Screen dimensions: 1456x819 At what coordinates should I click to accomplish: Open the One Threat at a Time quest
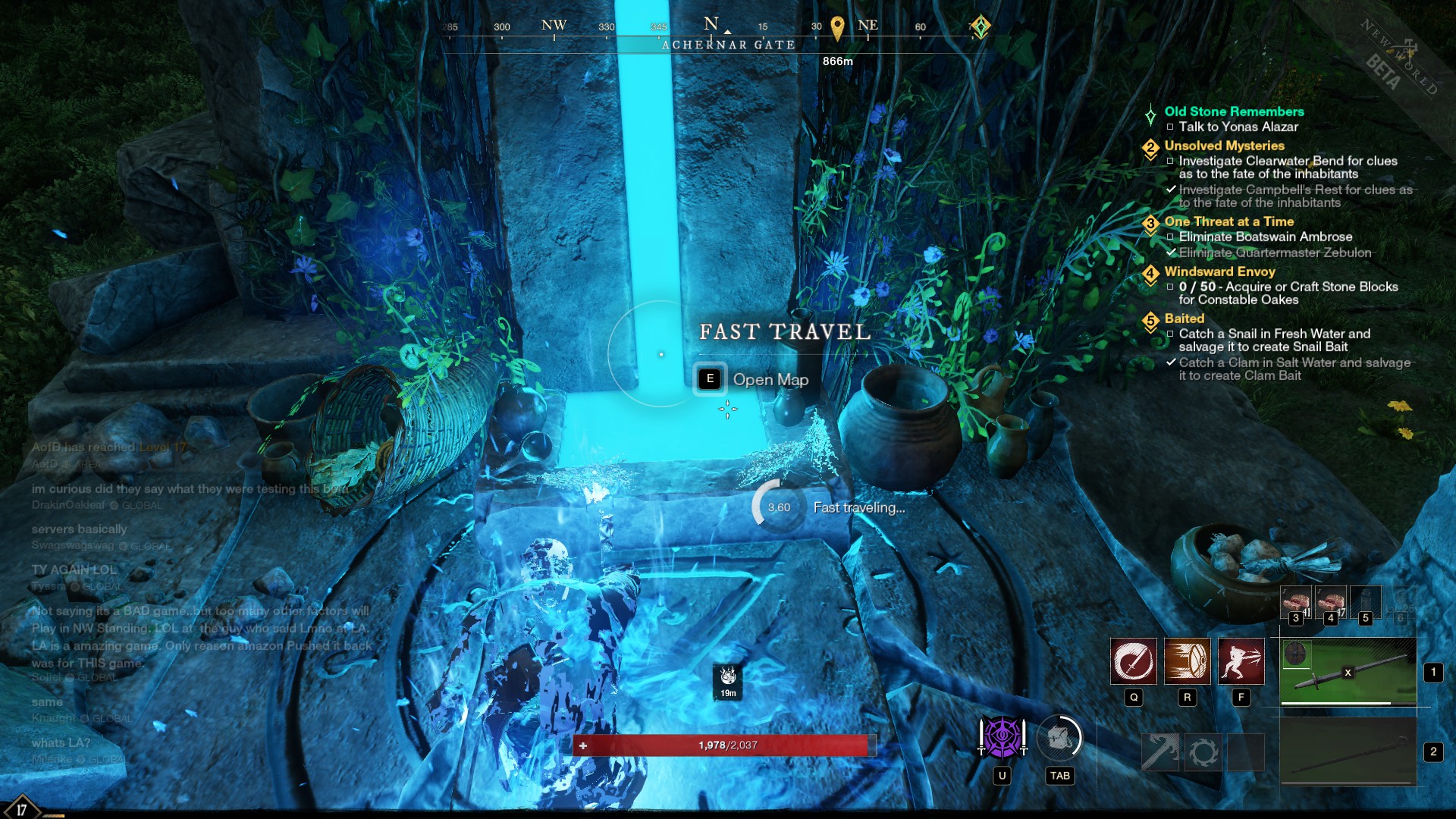pos(1228,221)
